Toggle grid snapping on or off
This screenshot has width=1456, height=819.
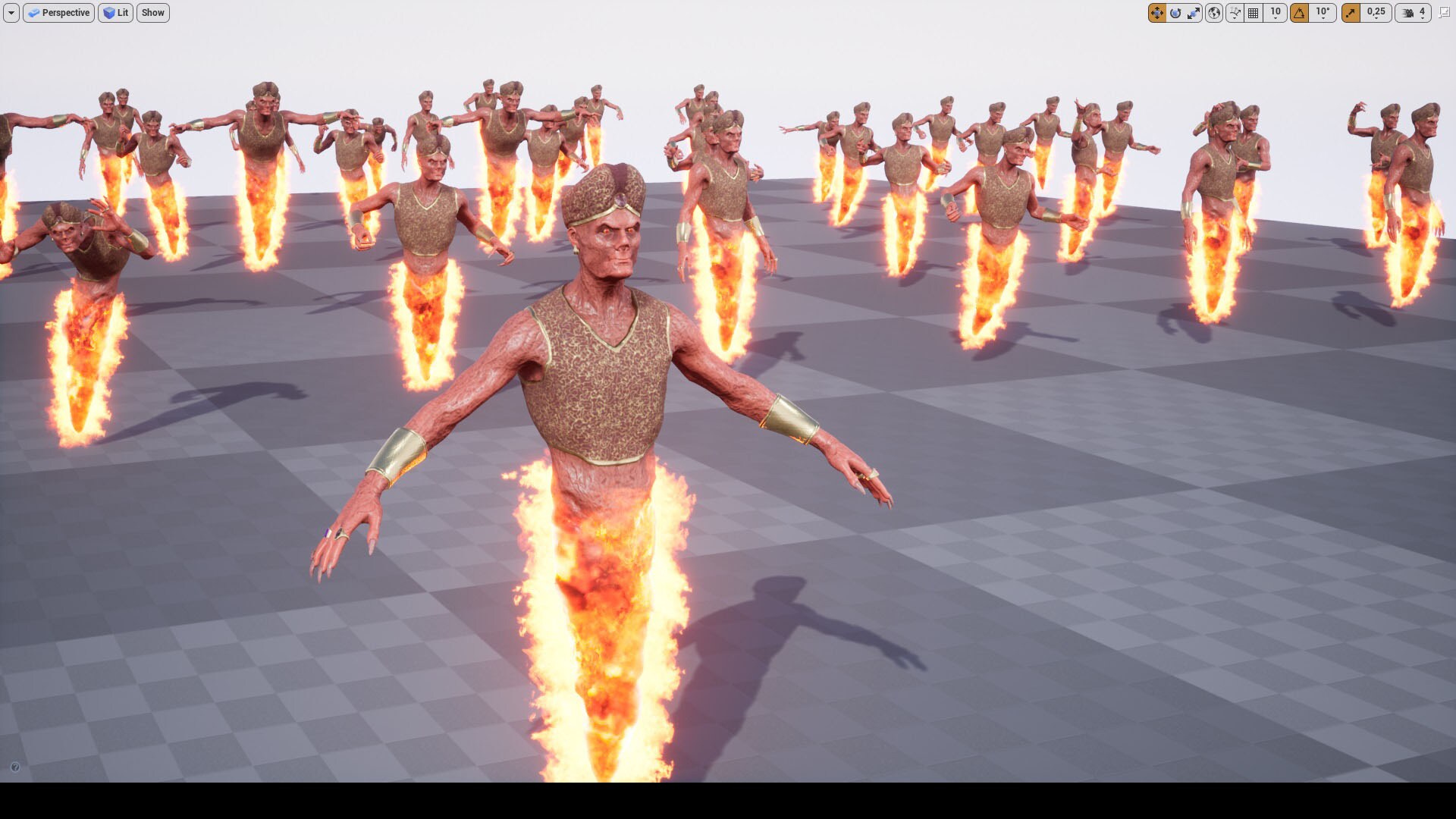pyautogui.click(x=1254, y=13)
